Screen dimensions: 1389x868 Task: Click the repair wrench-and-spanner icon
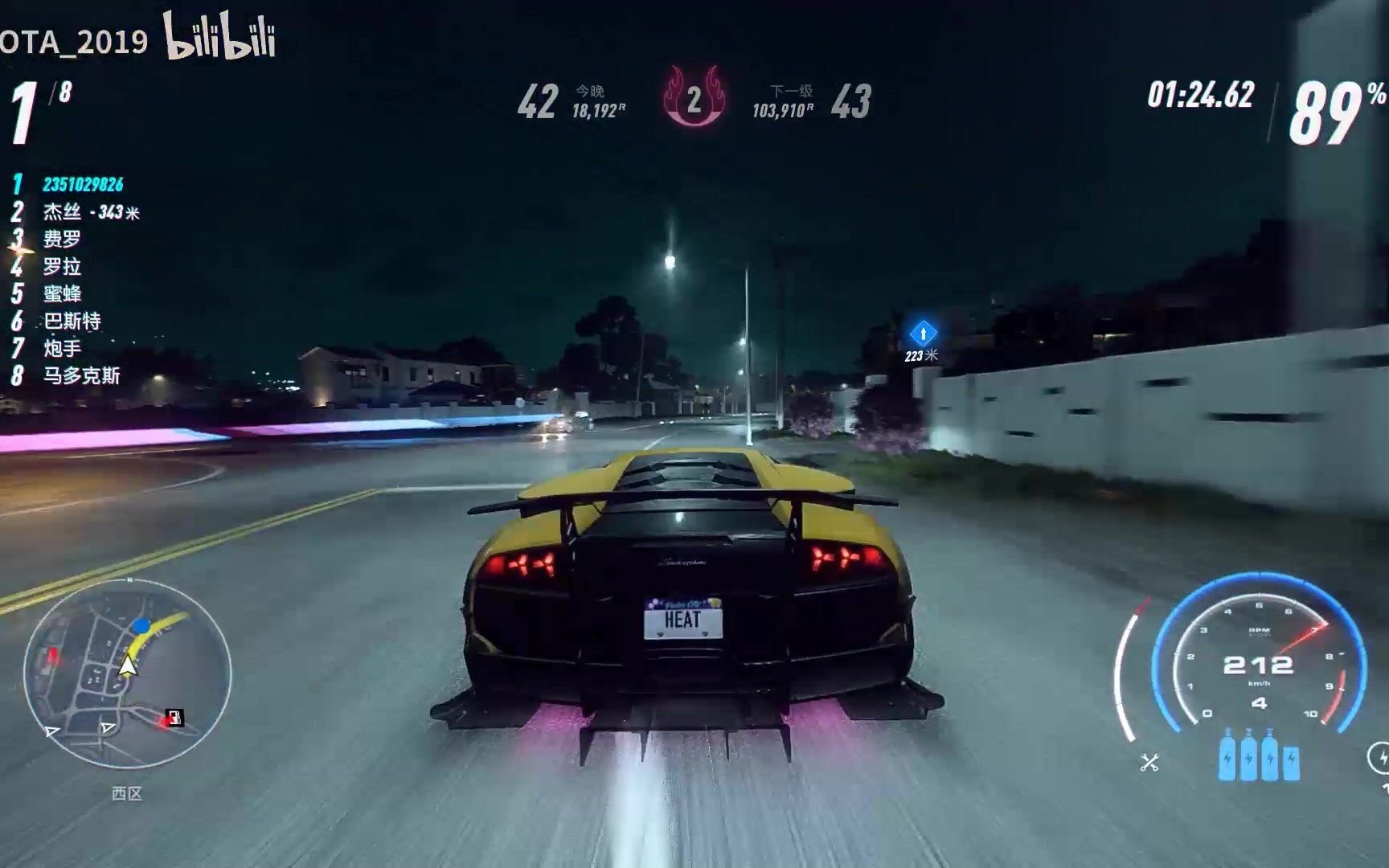(x=1149, y=762)
